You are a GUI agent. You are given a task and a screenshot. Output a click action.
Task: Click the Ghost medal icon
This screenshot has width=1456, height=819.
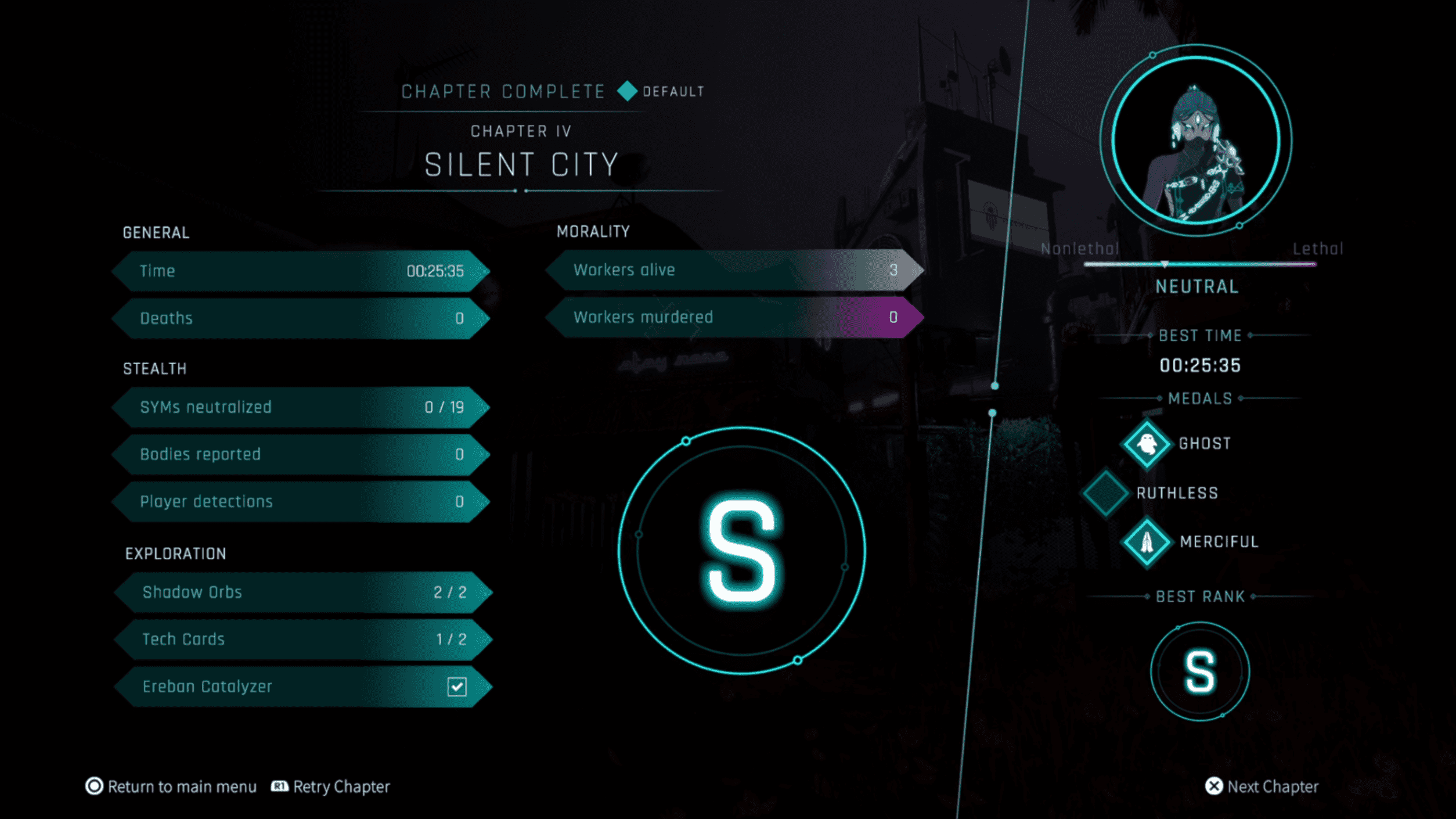[1147, 444]
